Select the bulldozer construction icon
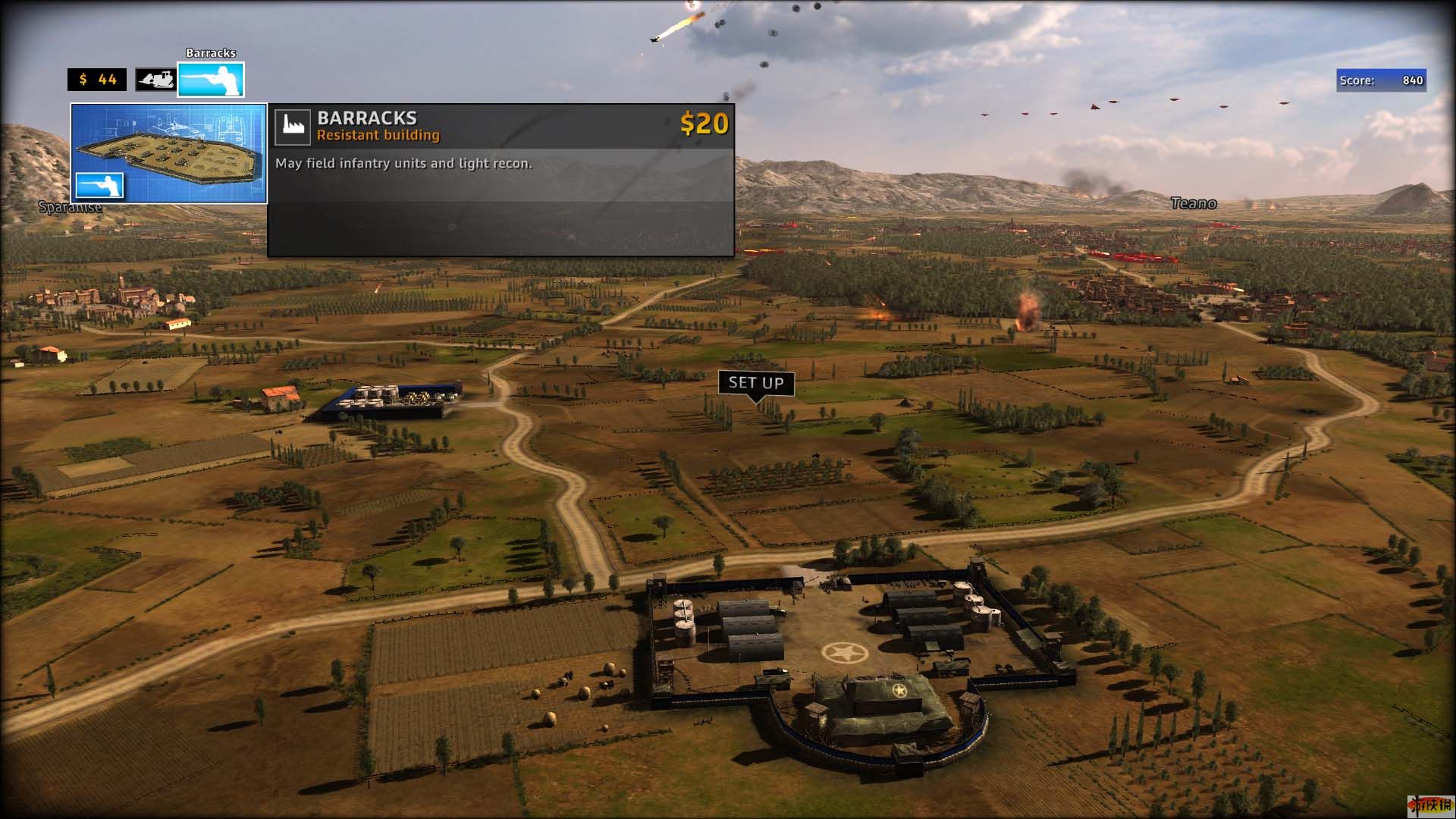The height and width of the screenshot is (819, 1456). (x=155, y=80)
